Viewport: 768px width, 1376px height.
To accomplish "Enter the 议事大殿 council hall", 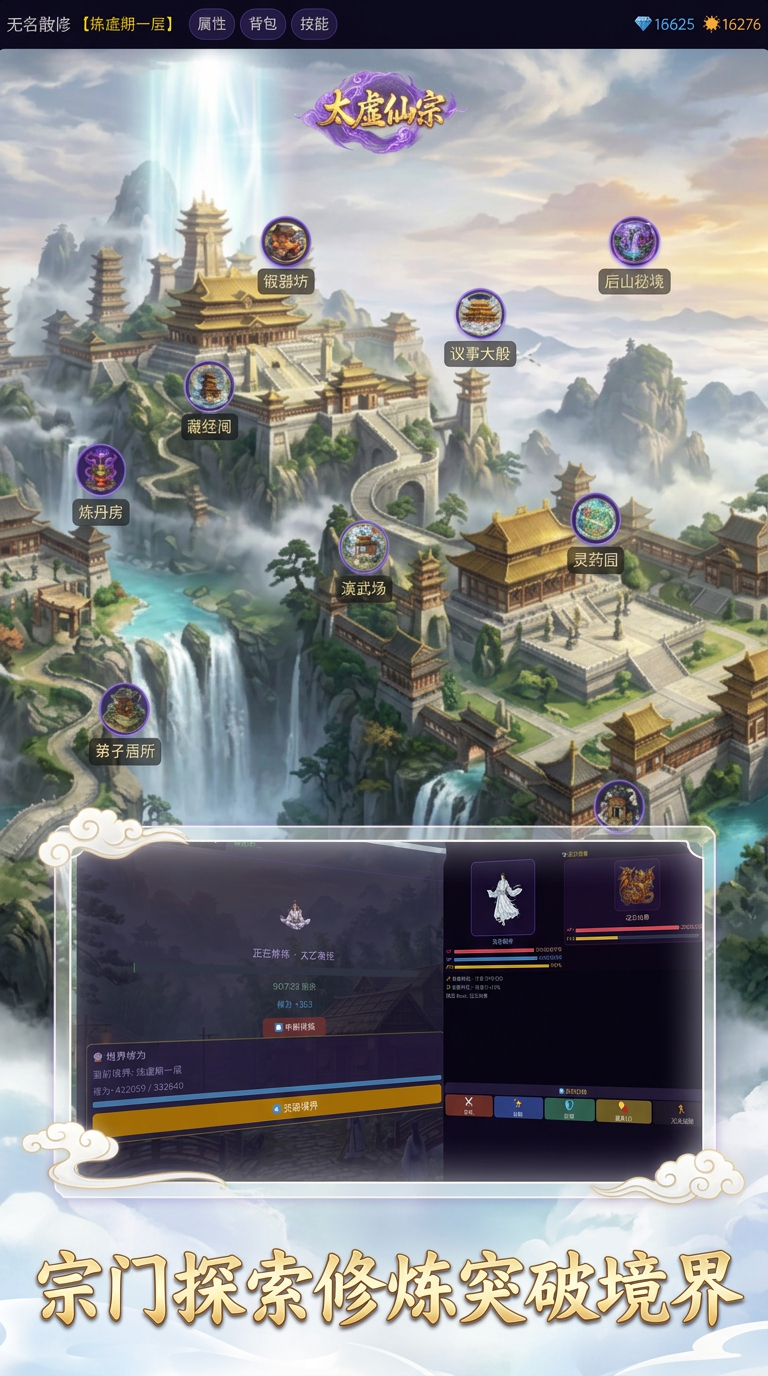I will (480, 314).
